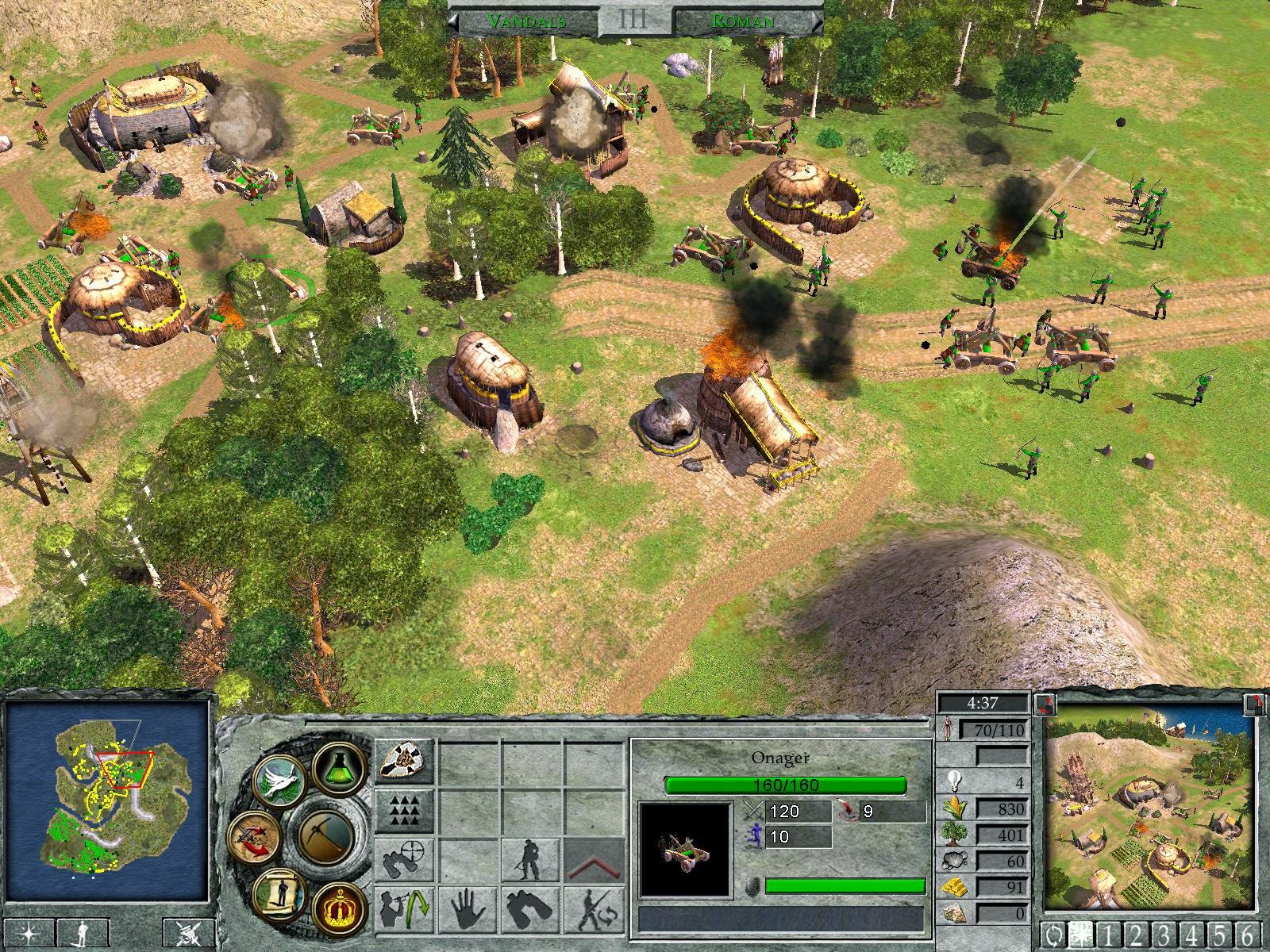Viewport: 1270px width, 952px height.
Task: Enable the attack targeting stance icon
Action: (x=405, y=858)
